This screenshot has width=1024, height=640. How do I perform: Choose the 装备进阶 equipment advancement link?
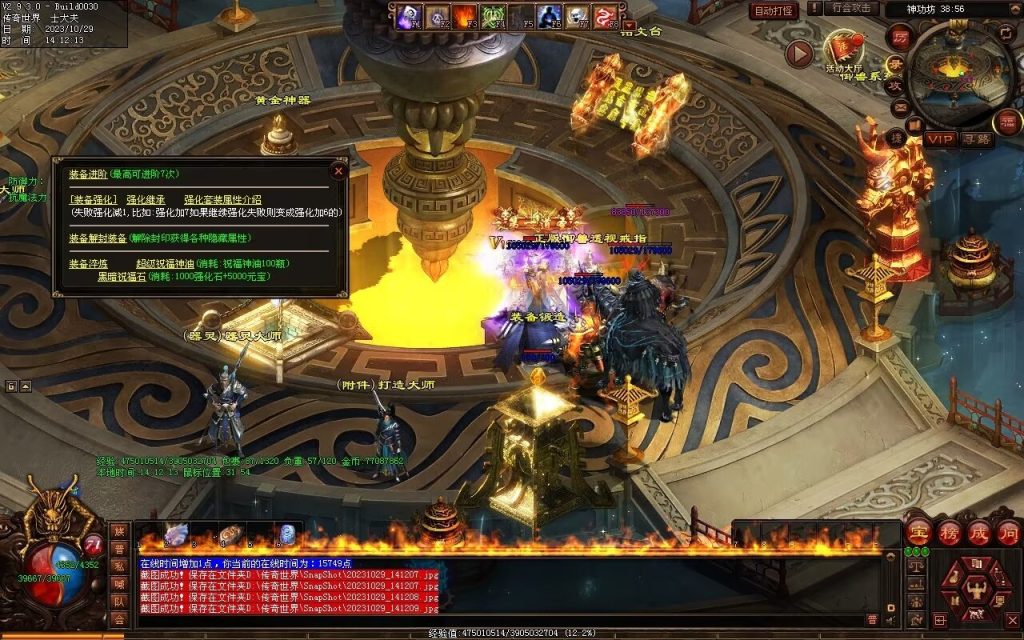coord(88,174)
